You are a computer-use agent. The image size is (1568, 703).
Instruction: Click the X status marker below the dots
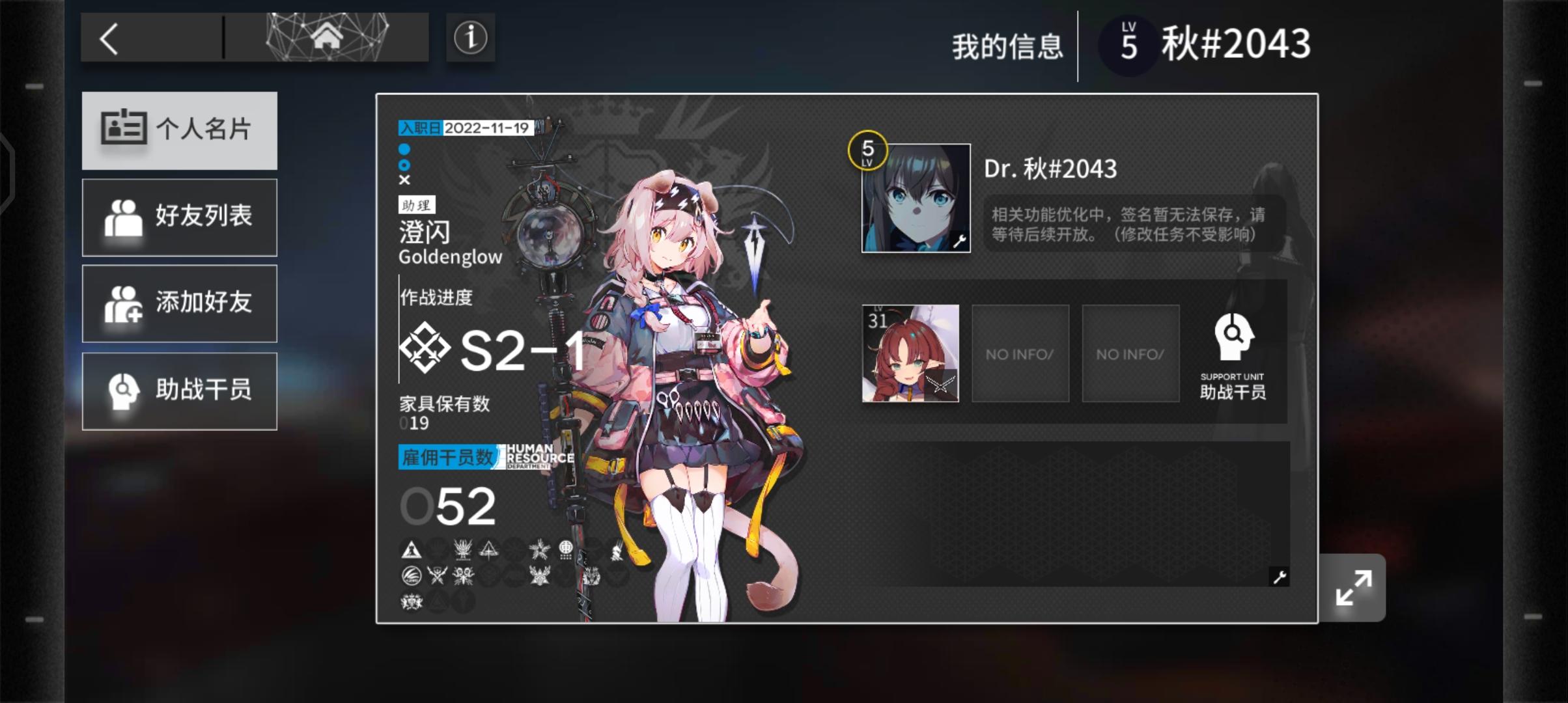404,180
